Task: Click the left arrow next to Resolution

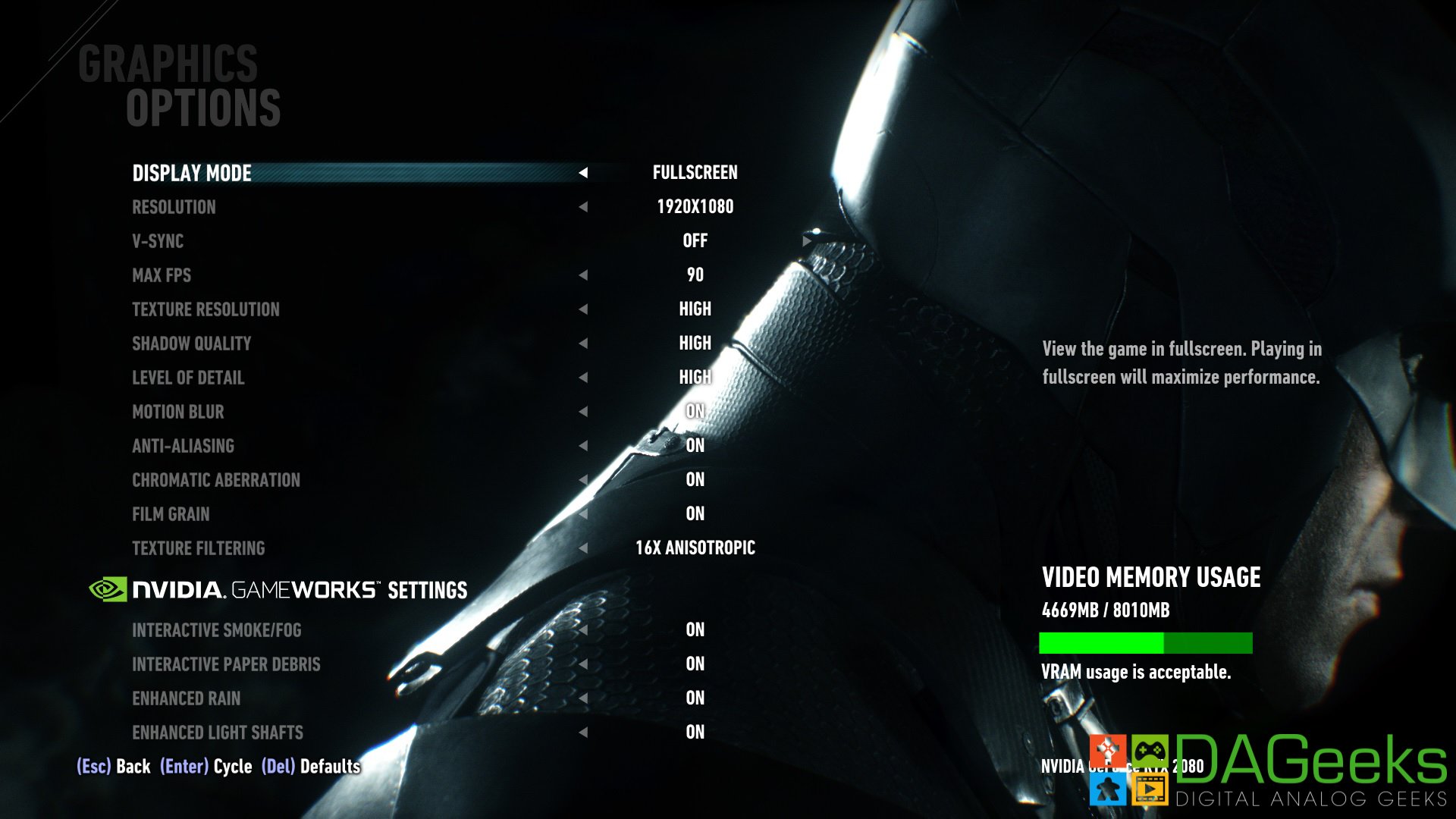Action: (x=583, y=207)
